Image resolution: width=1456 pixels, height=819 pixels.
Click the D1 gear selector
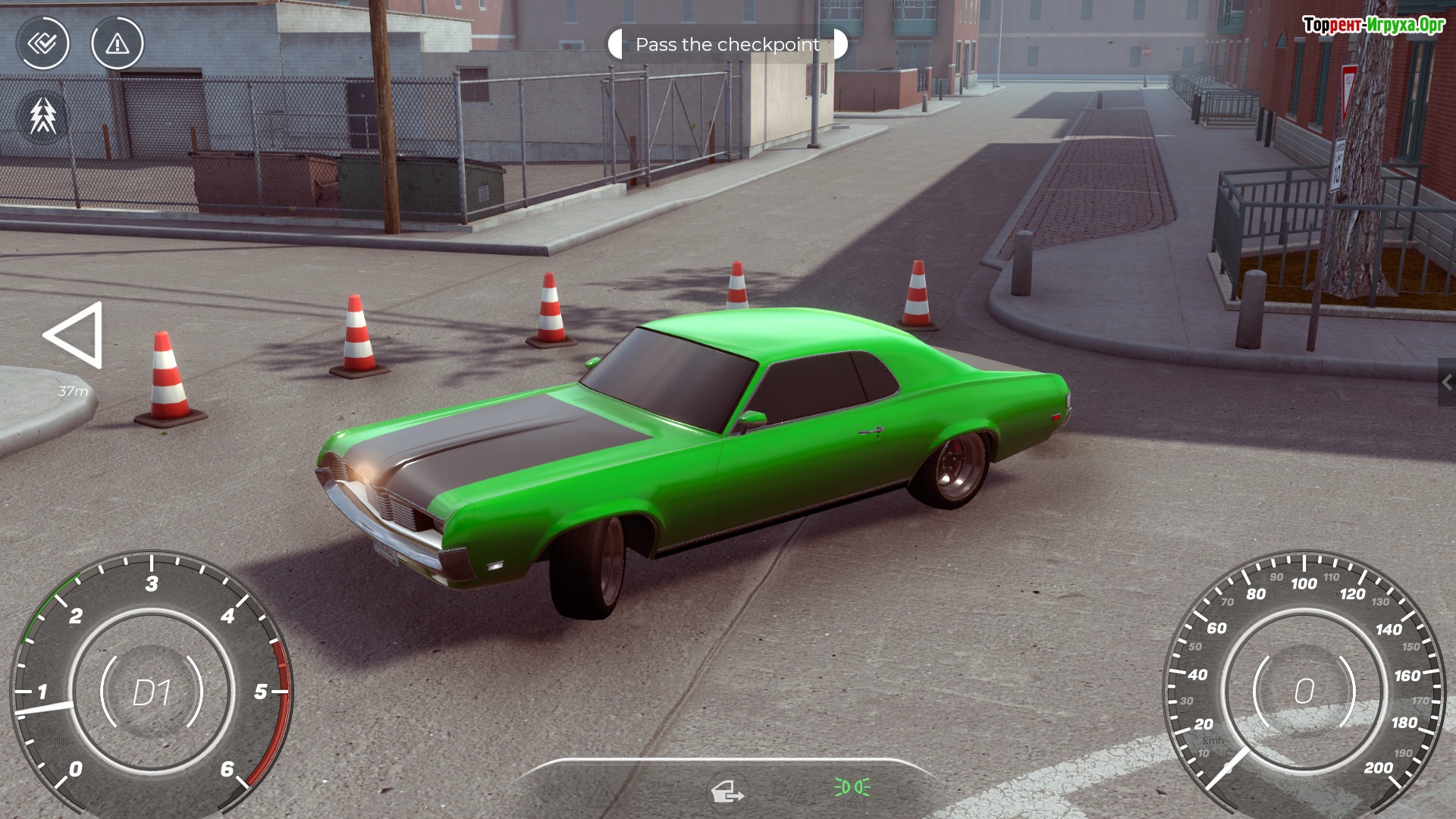152,692
